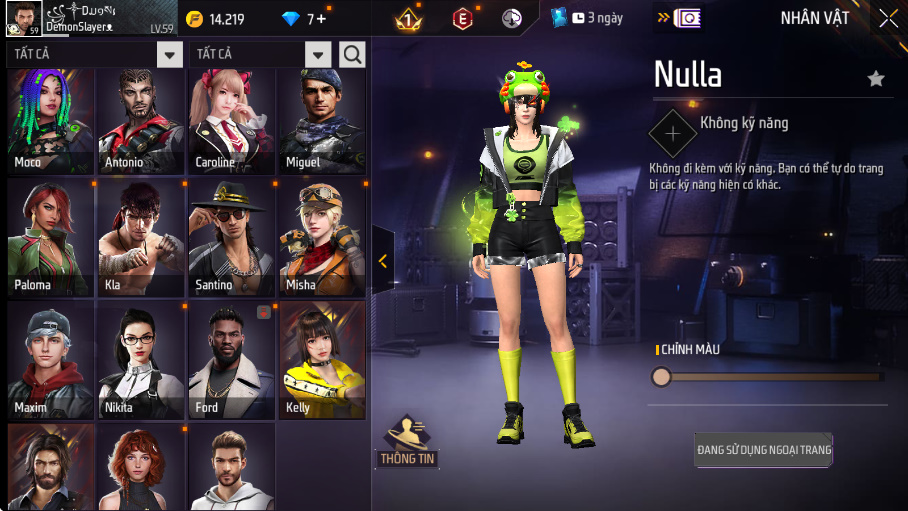Select Miguel character portrait
This screenshot has width=908, height=511.
pyautogui.click(x=322, y=122)
